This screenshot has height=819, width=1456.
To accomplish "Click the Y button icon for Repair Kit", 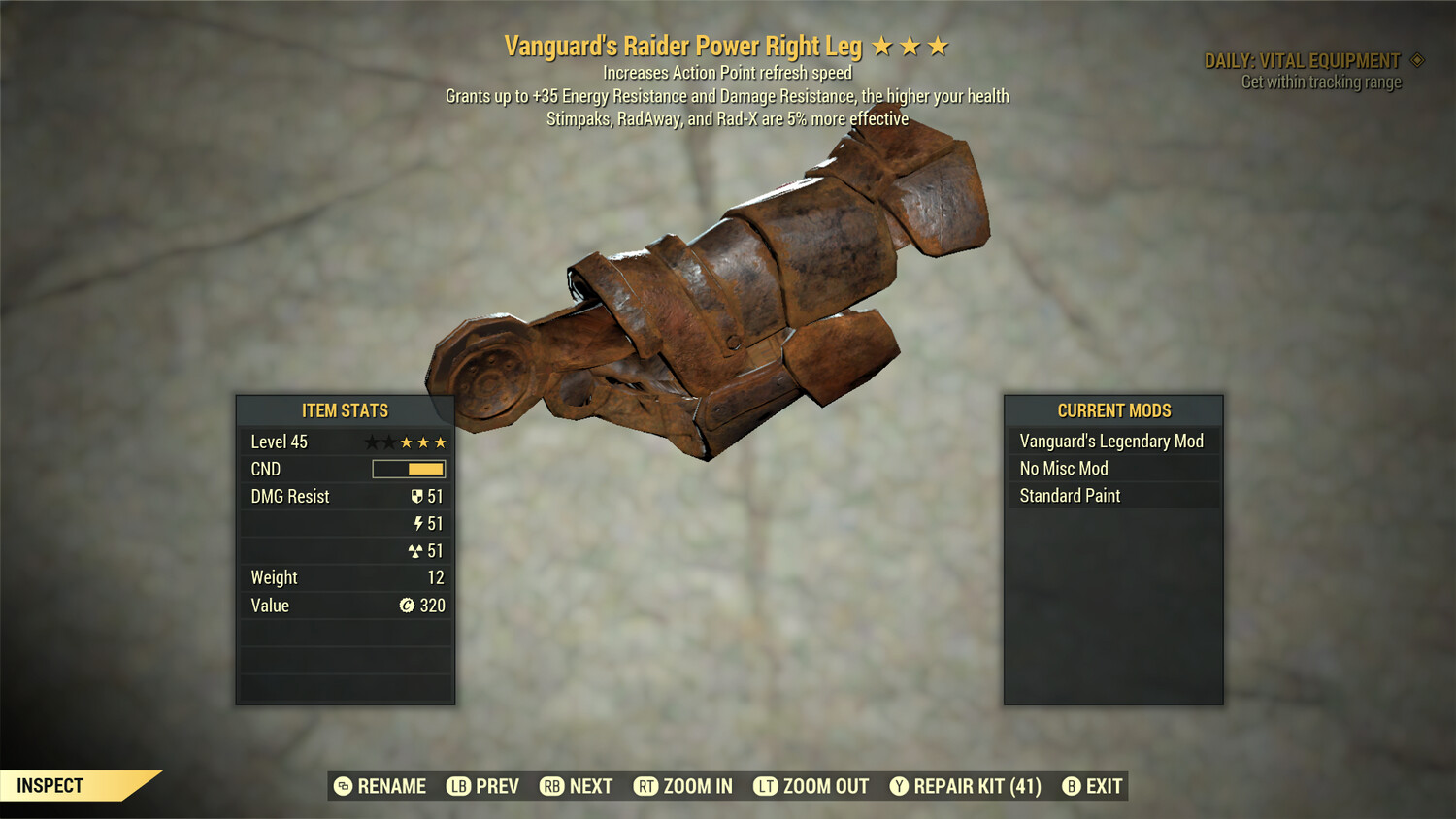I will [x=898, y=786].
